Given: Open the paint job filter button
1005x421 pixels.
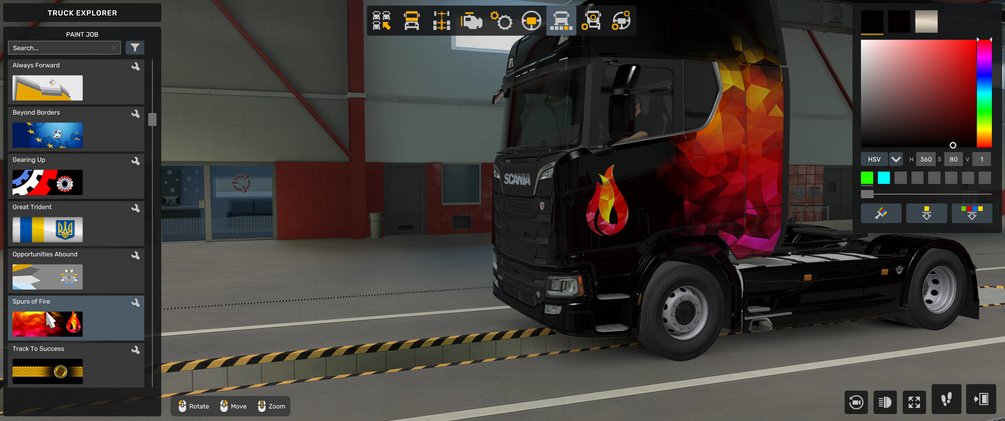Looking at the screenshot, I should click(x=135, y=48).
